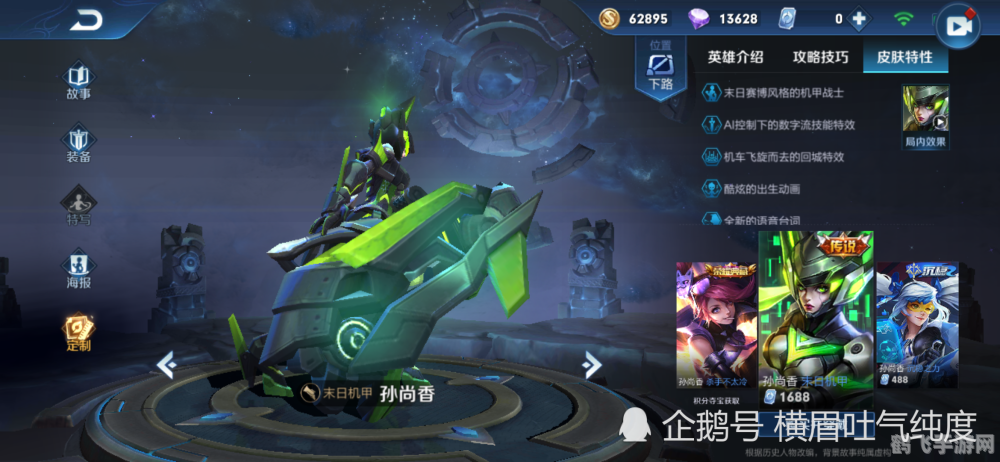Viewport: 1000px width, 462px height.
Task: Open the 定制 customization option
Action: [x=78, y=333]
